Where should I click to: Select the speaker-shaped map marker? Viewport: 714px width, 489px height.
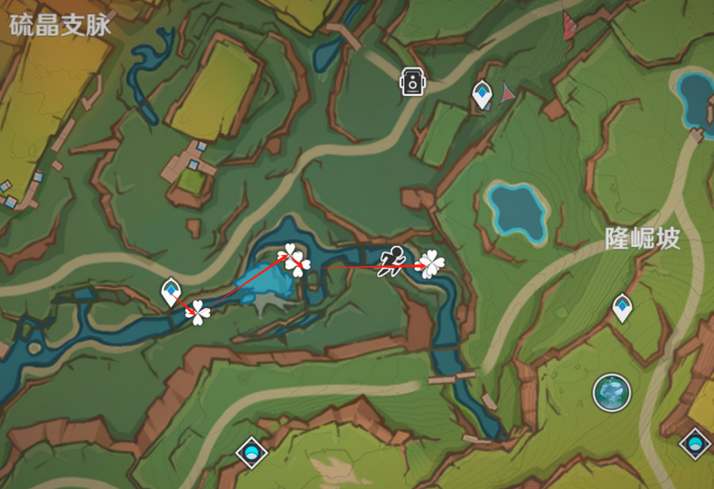click(x=411, y=82)
